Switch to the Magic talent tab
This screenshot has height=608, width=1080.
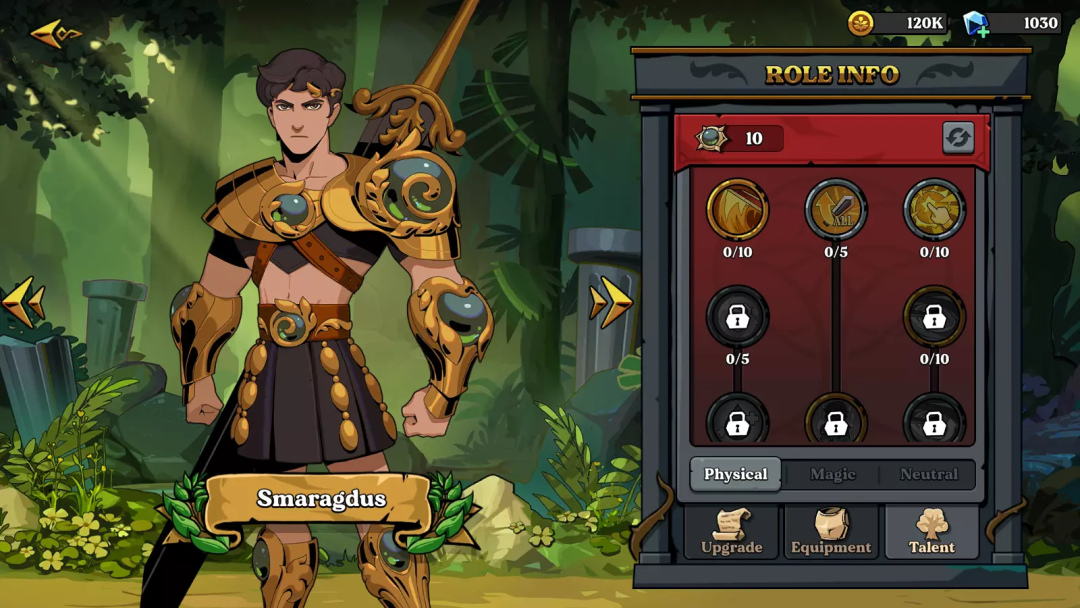pyautogui.click(x=833, y=474)
